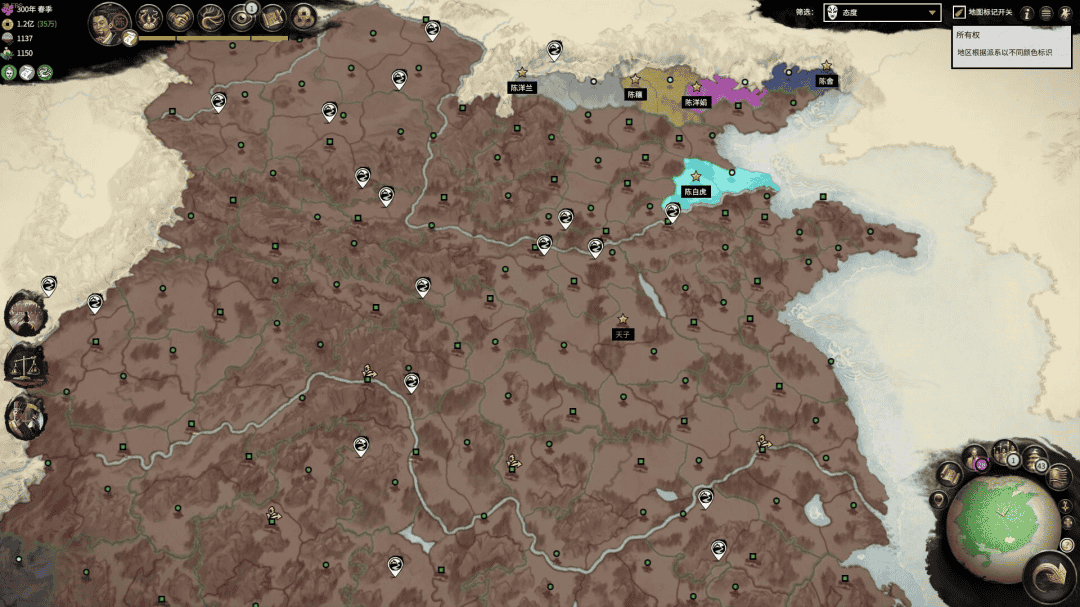The width and height of the screenshot is (1080, 607).
Task: Open the green mask icon under resources
Action: (10, 72)
